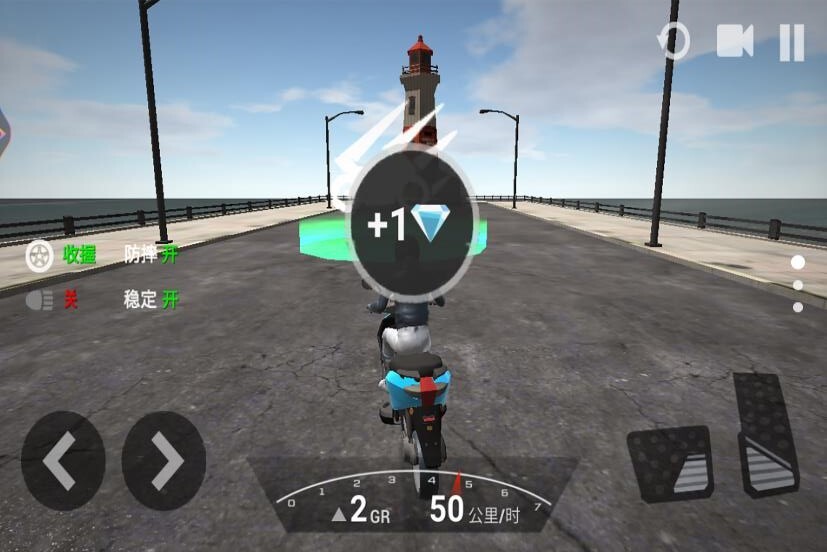Toggle the 防摔 anti-fall option
827x552 pixels.
(x=151, y=255)
